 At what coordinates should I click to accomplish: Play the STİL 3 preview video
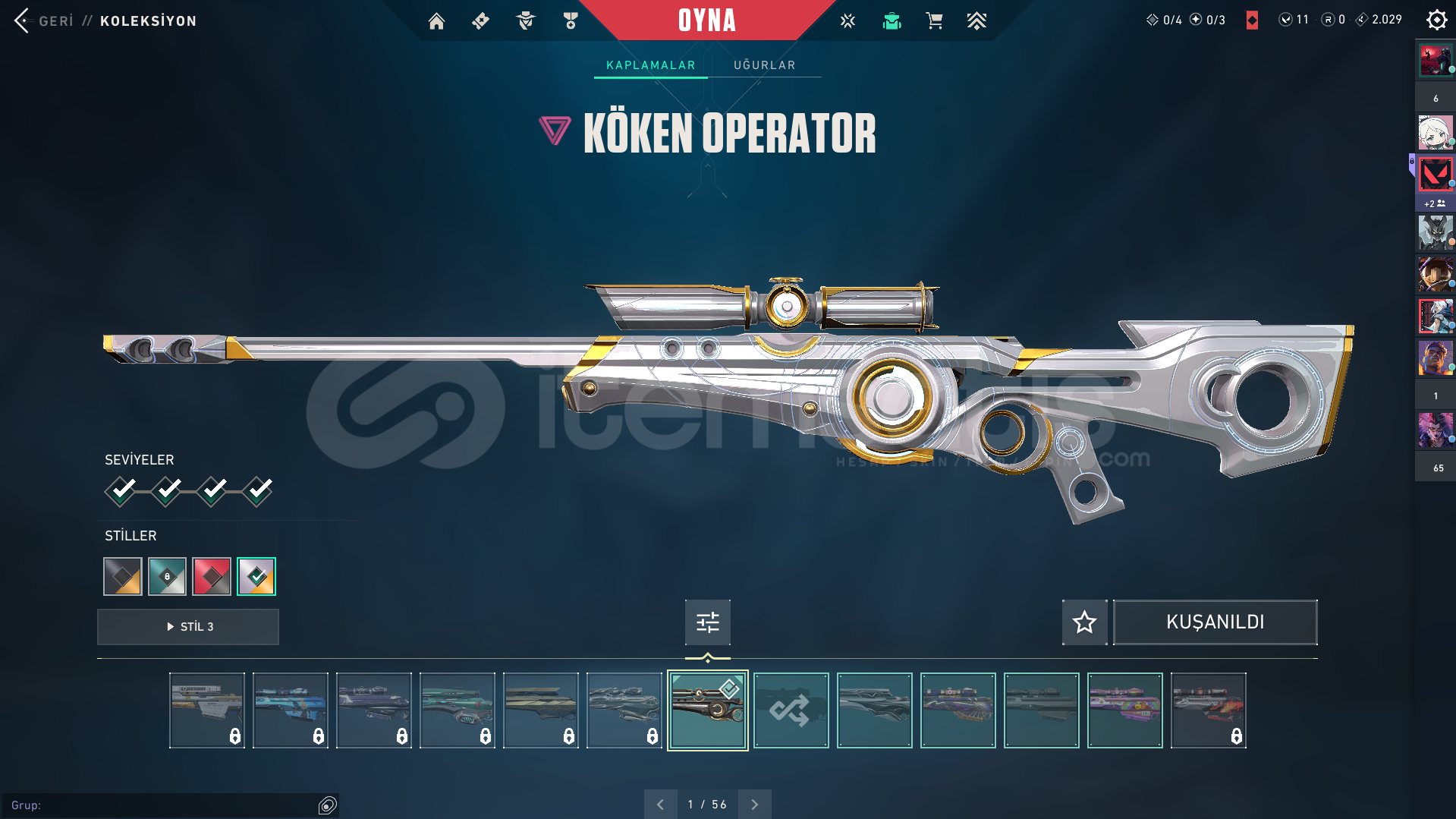click(188, 627)
